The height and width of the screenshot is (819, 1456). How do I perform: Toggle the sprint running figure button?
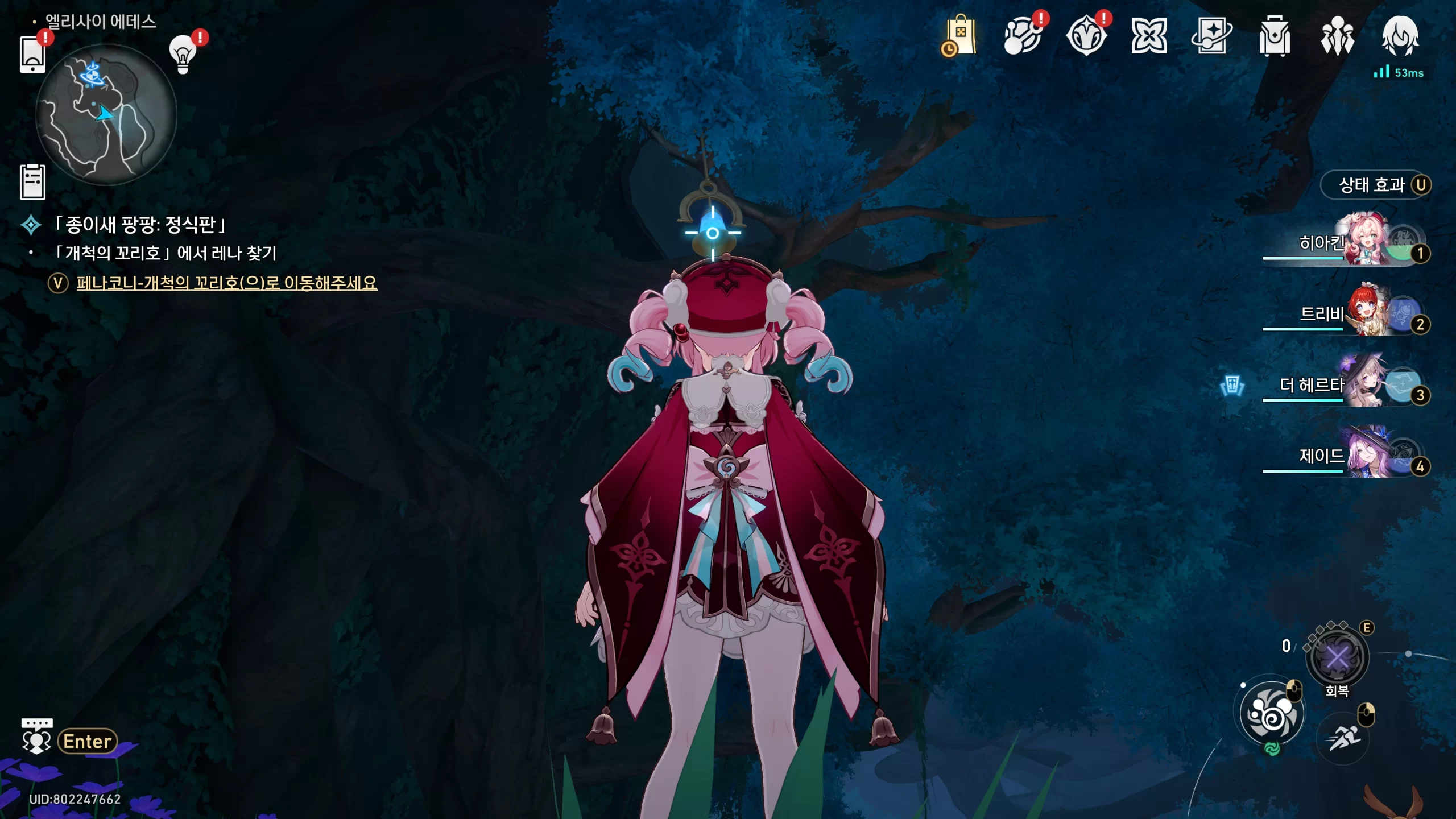[x=1343, y=738]
